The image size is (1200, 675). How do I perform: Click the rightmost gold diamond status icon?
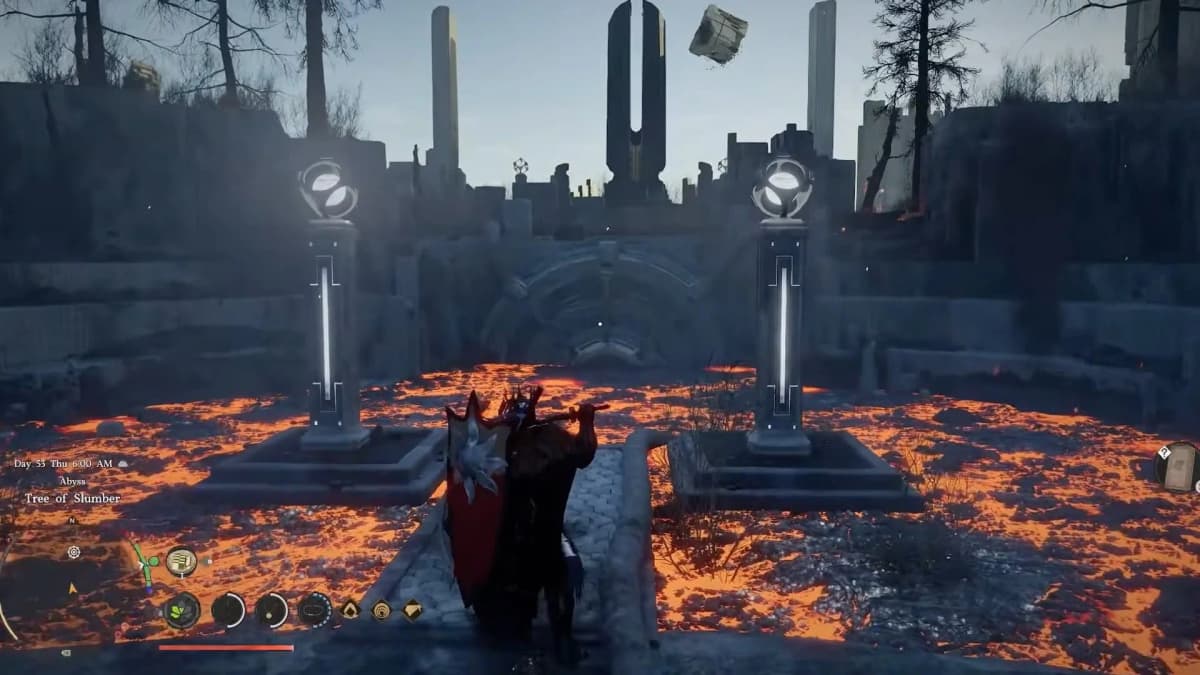tap(413, 609)
